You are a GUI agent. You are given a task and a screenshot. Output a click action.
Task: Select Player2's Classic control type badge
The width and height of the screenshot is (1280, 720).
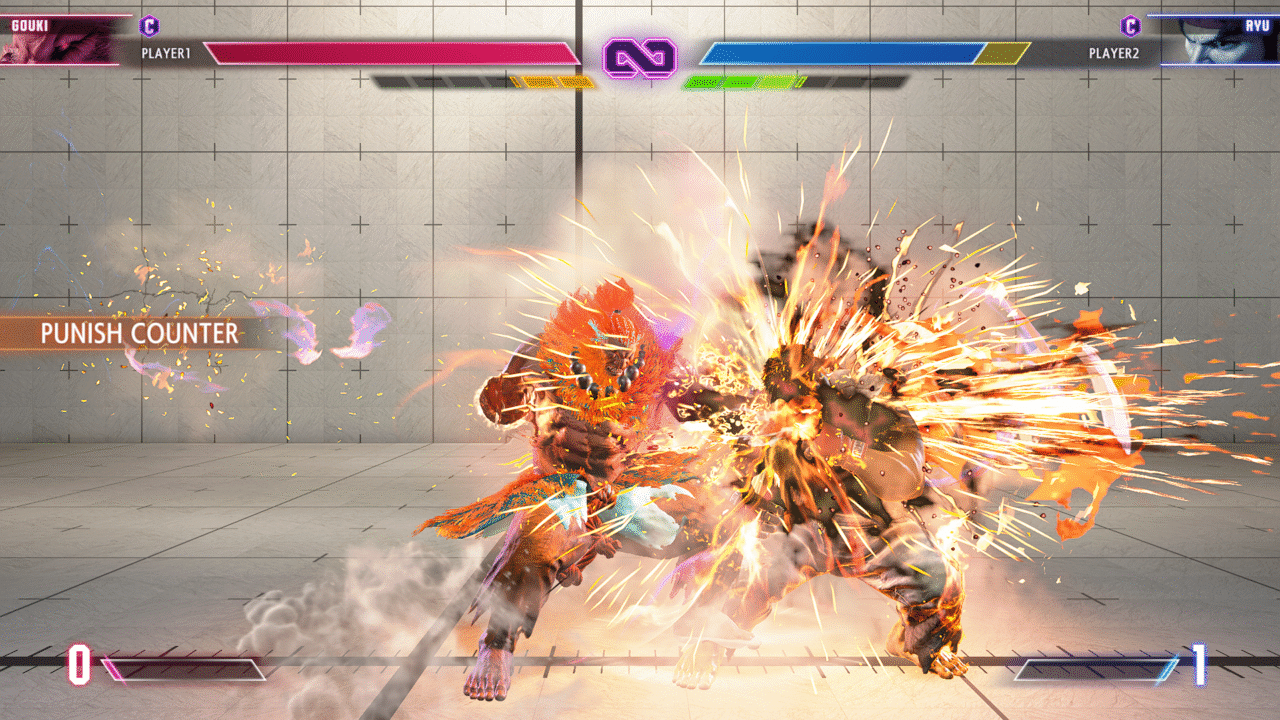pos(1130,26)
